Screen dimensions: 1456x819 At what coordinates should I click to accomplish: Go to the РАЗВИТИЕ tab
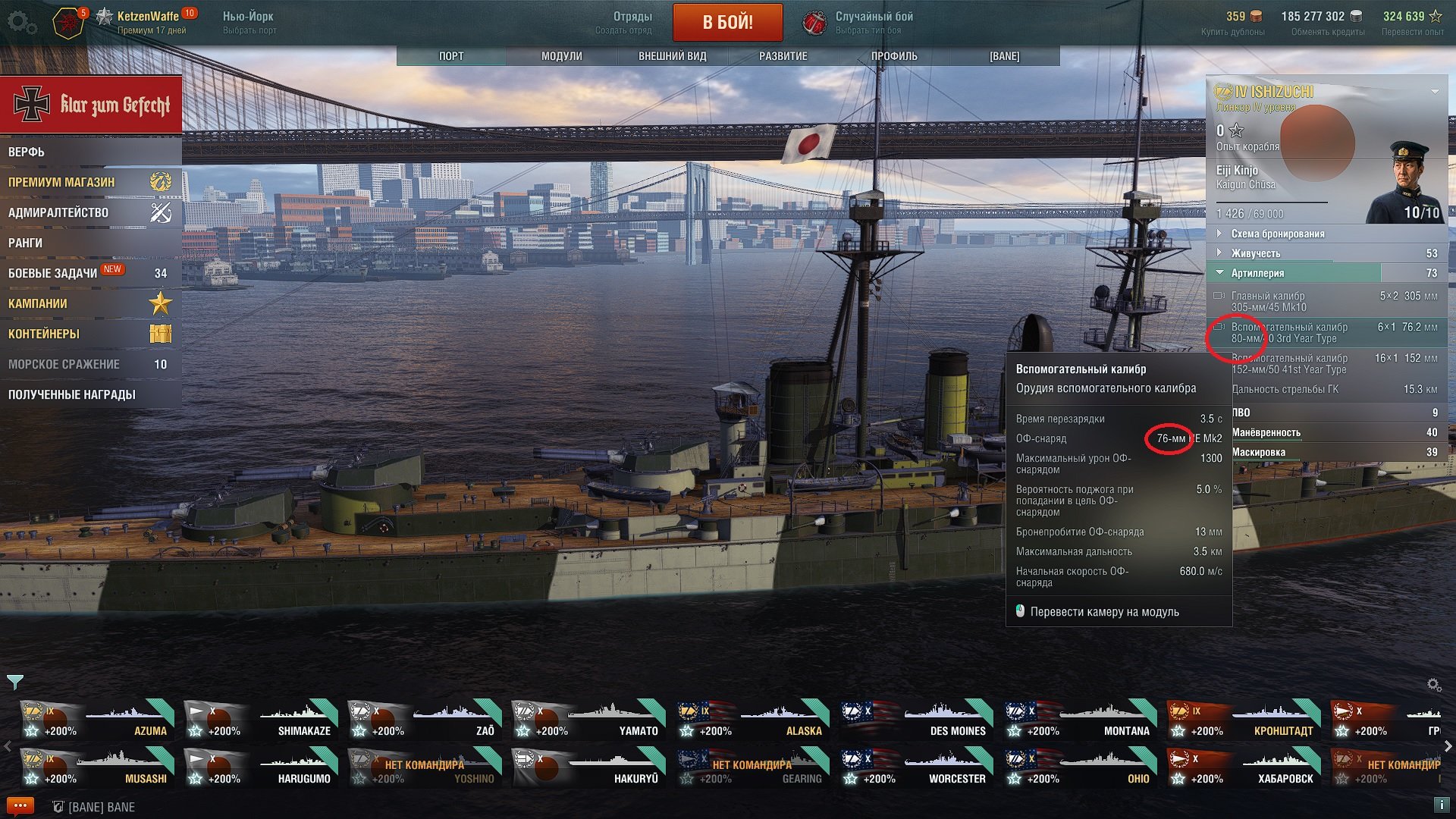tap(783, 56)
